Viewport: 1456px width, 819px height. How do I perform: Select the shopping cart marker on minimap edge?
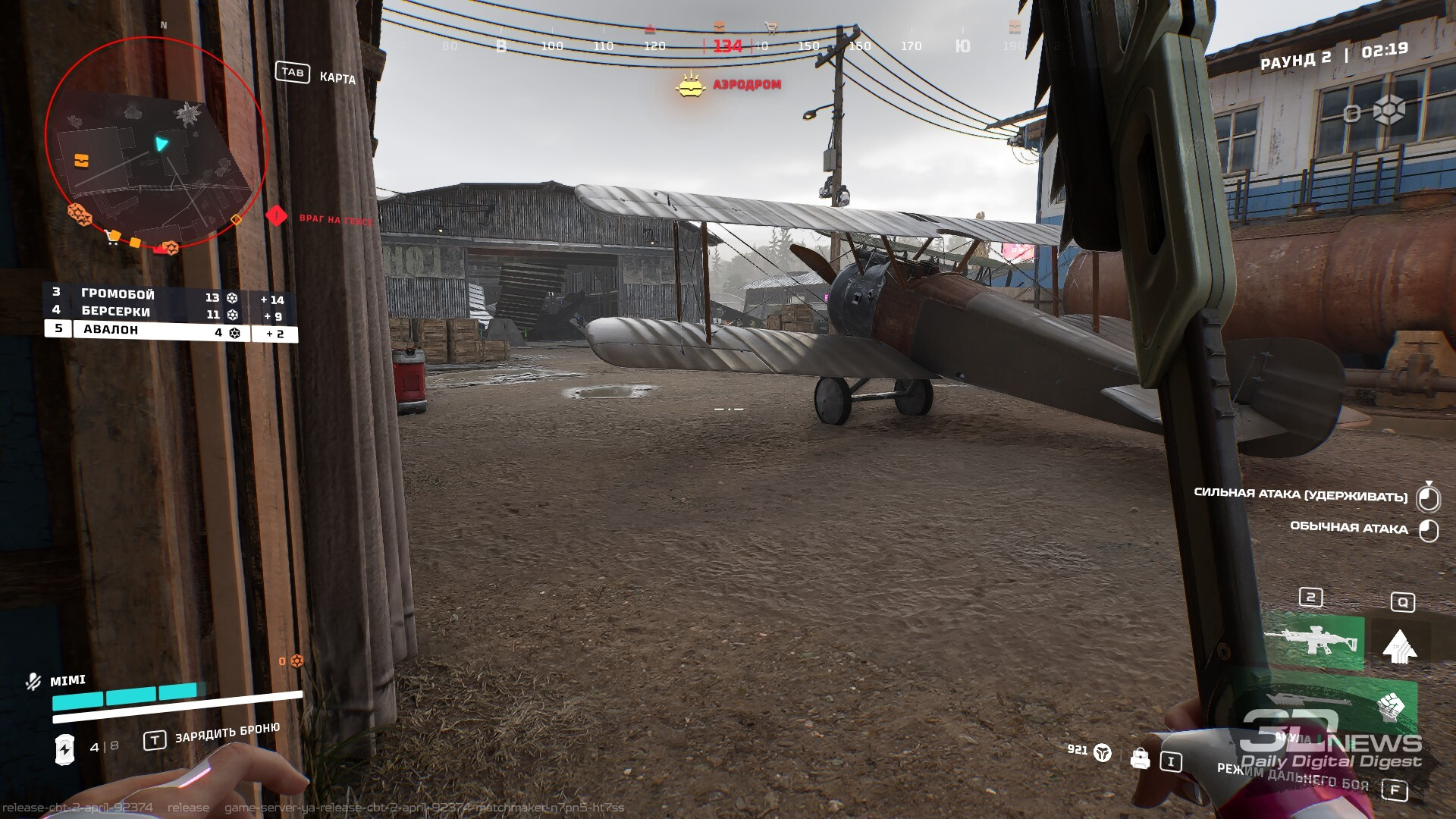(x=113, y=237)
